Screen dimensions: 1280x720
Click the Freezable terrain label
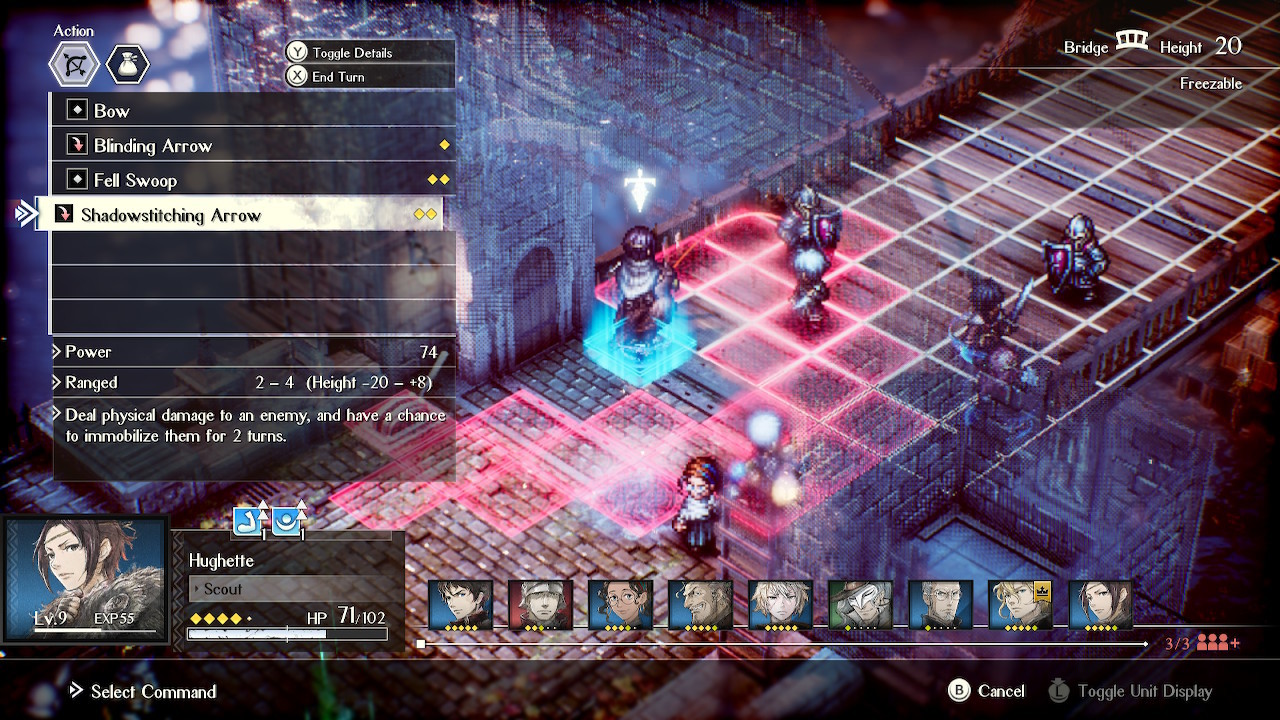tap(1211, 83)
